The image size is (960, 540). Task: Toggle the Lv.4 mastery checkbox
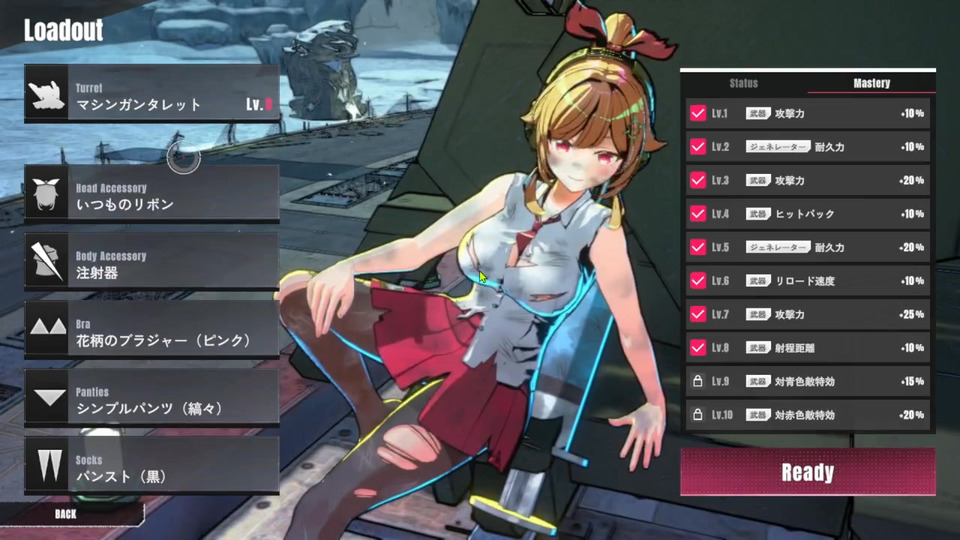click(x=698, y=214)
